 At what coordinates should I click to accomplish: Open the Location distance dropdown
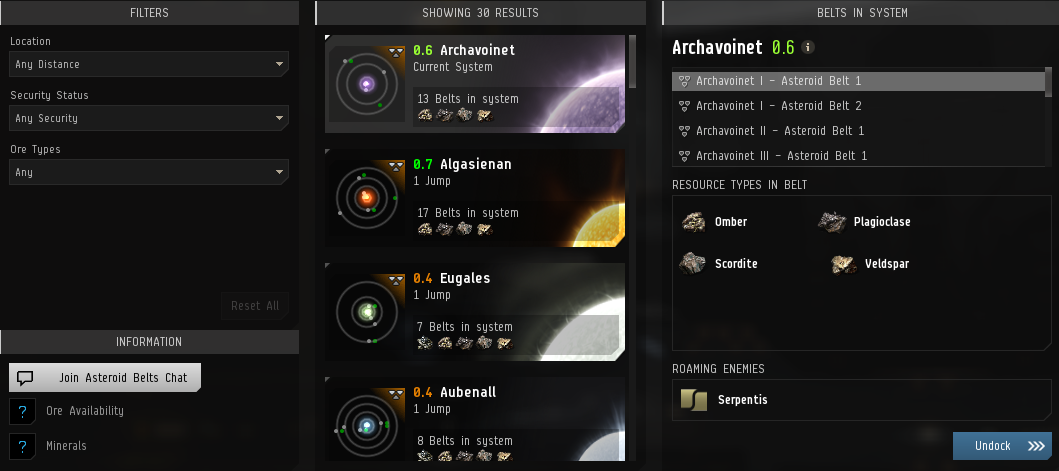(x=149, y=65)
